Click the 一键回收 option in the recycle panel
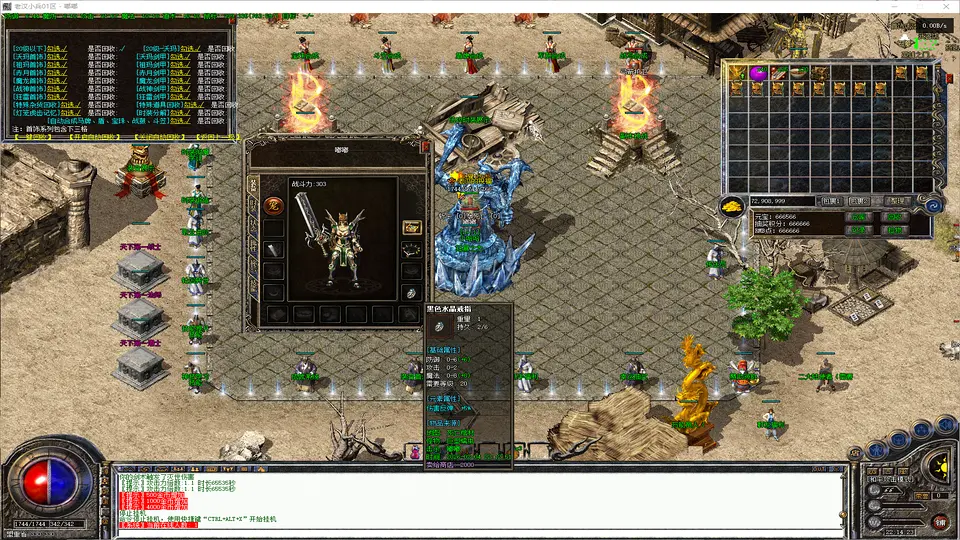This screenshot has height=540, width=960. [x=32, y=136]
